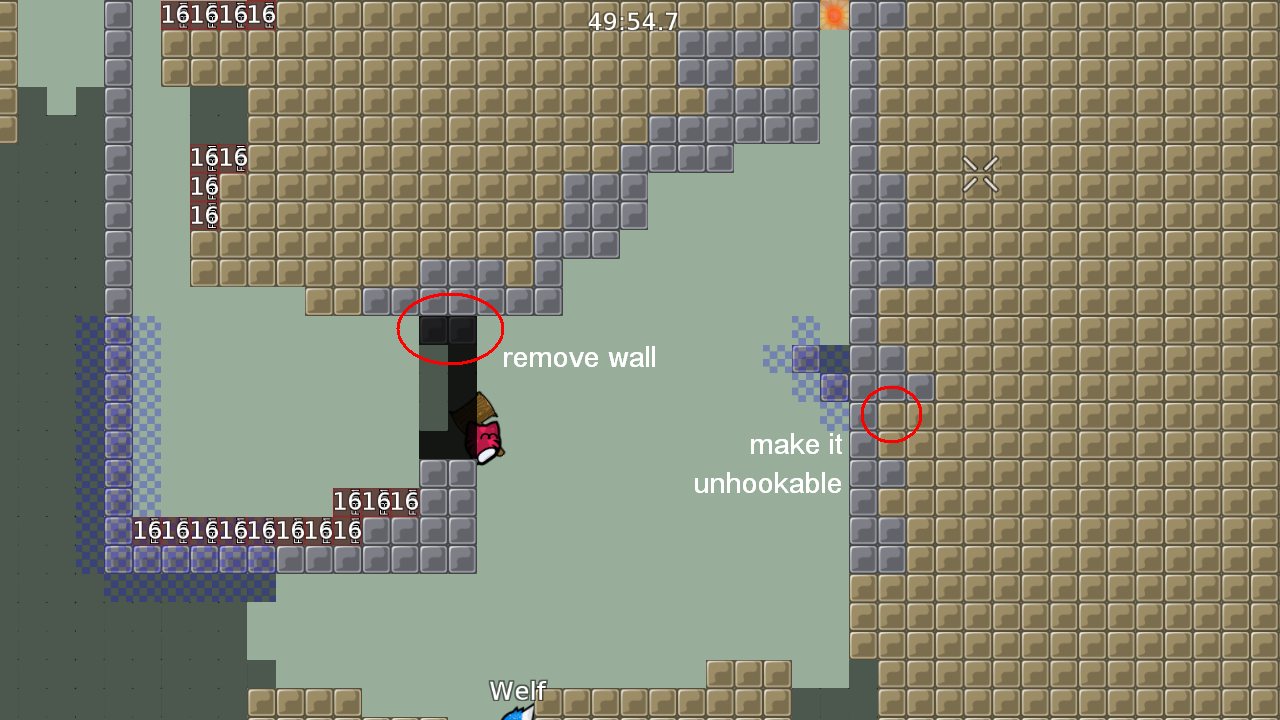Screen dimensions: 1280x720
Task: Select the X spawn marker on the brown wall
Action: tap(980, 173)
